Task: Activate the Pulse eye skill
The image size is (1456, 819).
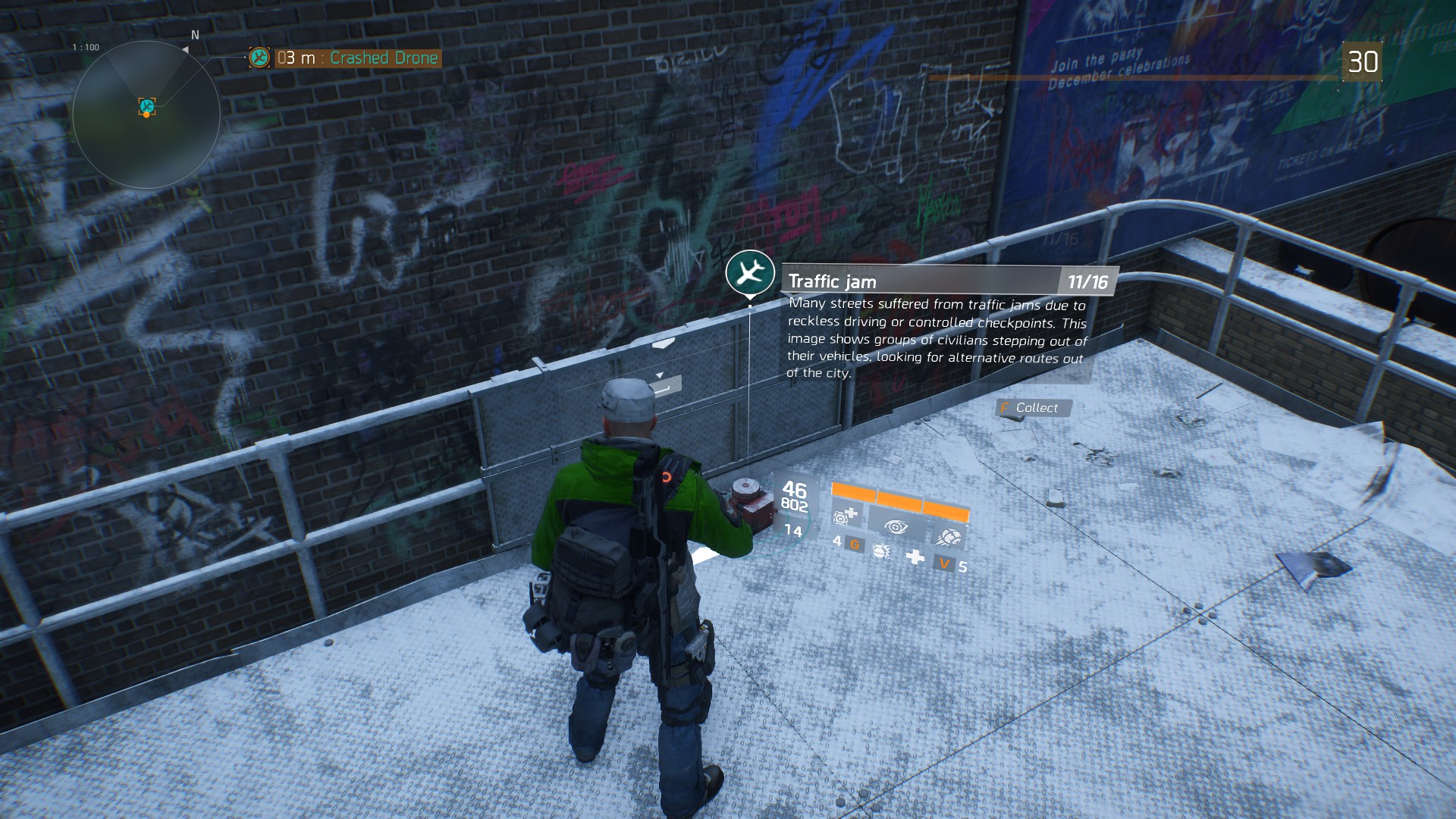Action: 896,526
